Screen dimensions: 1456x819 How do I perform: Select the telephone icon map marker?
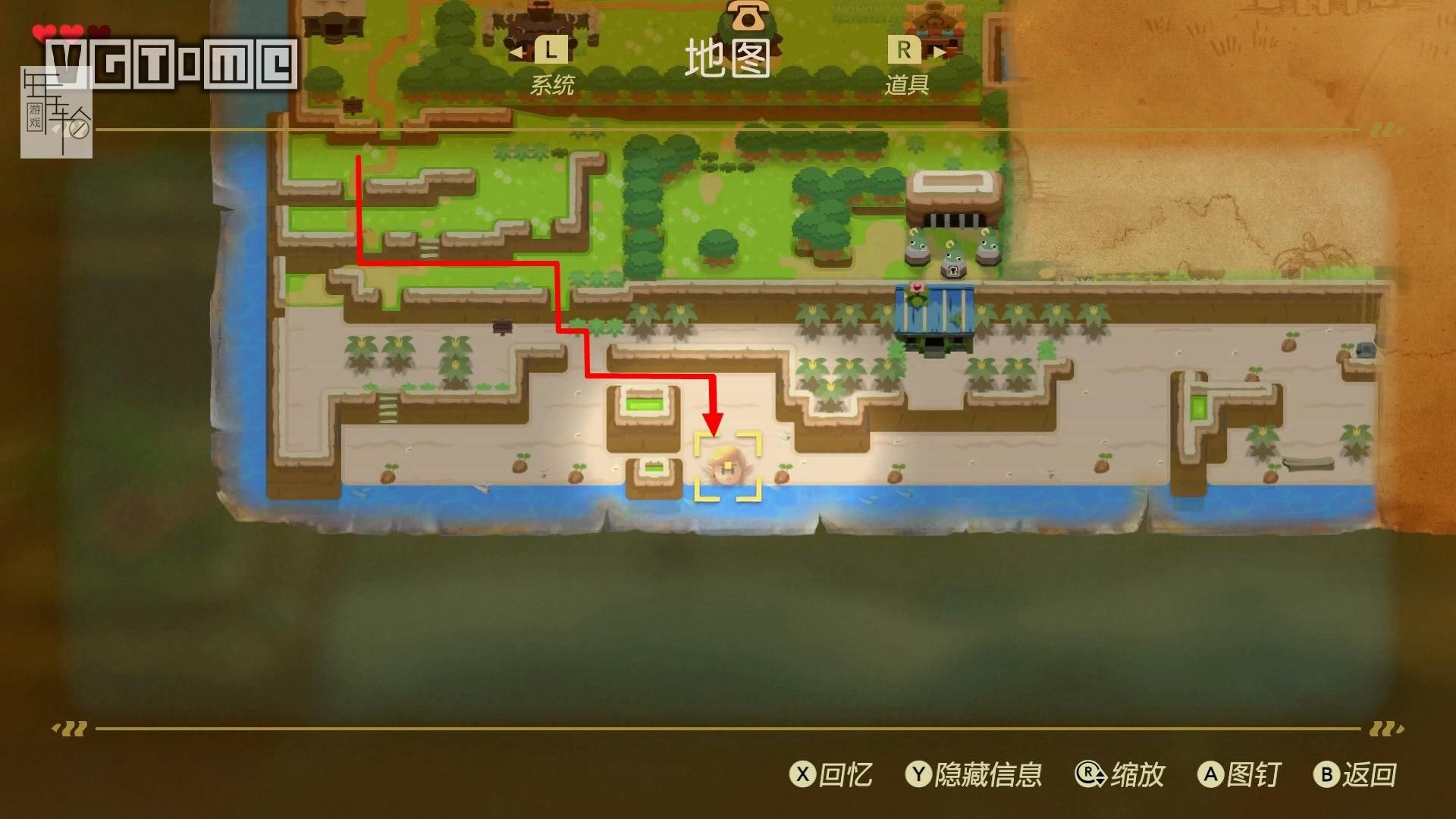(x=747, y=15)
